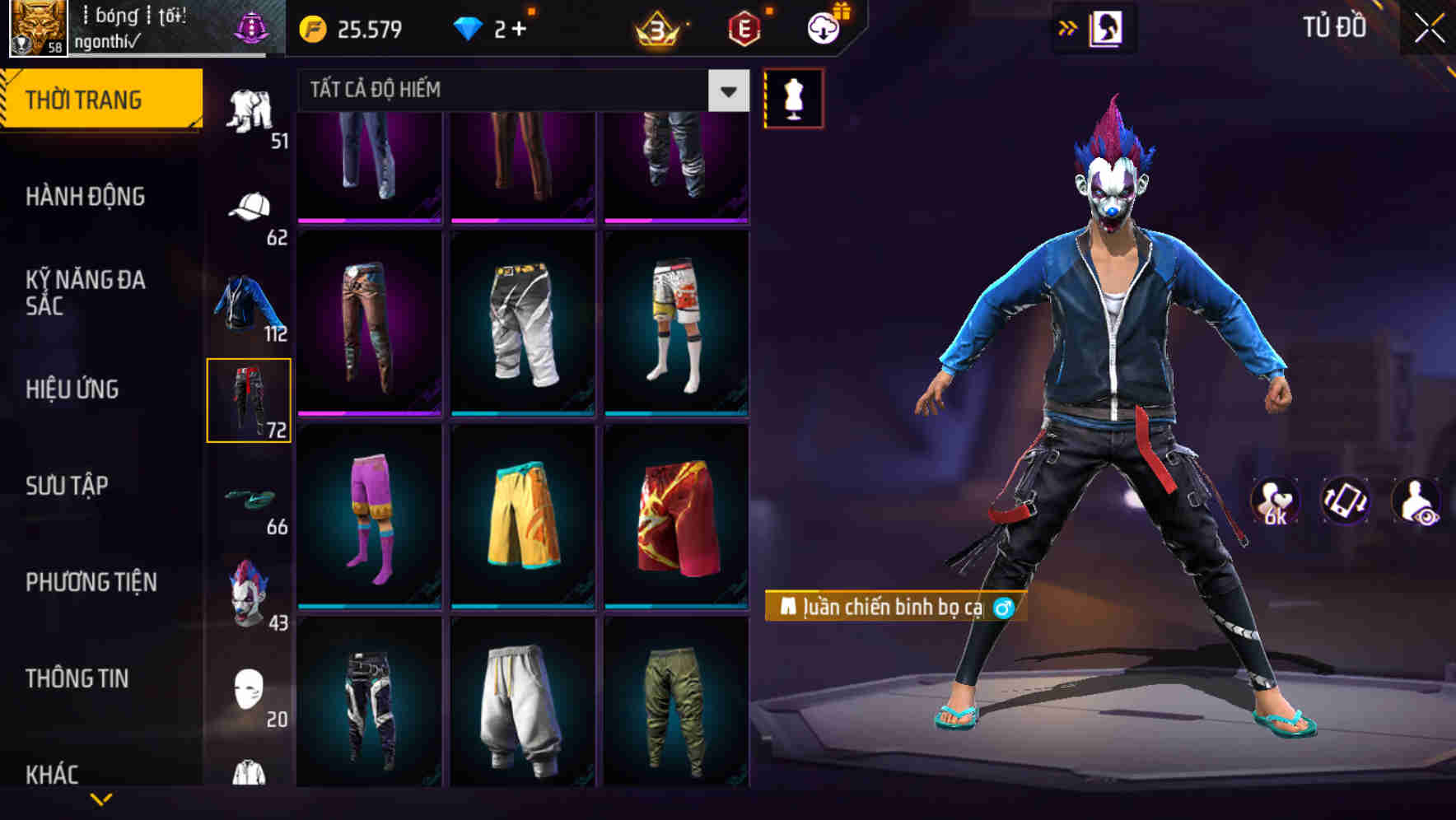Screen dimensions: 1456x820
Task: Click the double arrow expander near top right
Action: point(1068,26)
